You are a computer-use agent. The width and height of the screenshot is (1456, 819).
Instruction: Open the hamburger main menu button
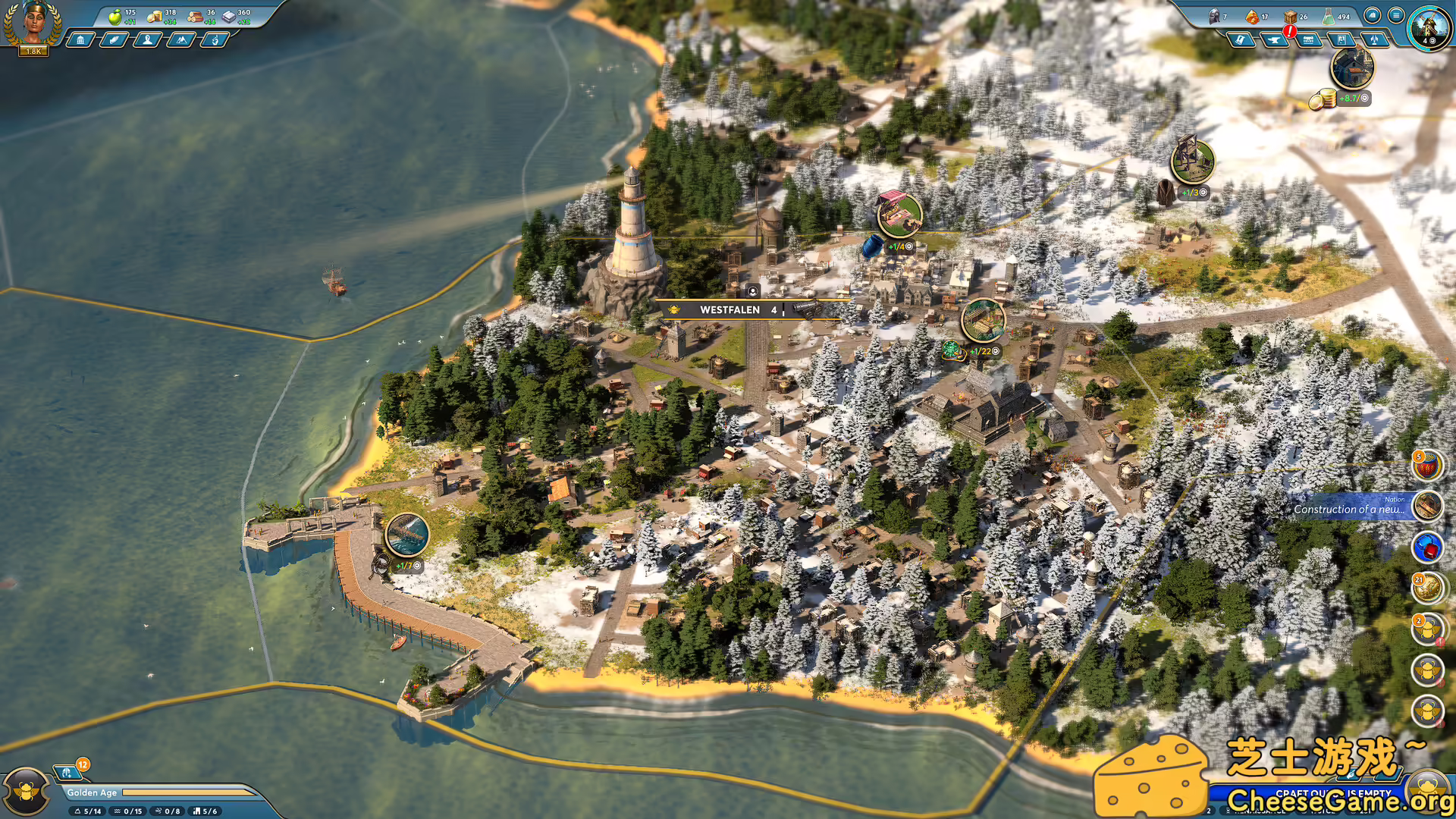[1395, 15]
